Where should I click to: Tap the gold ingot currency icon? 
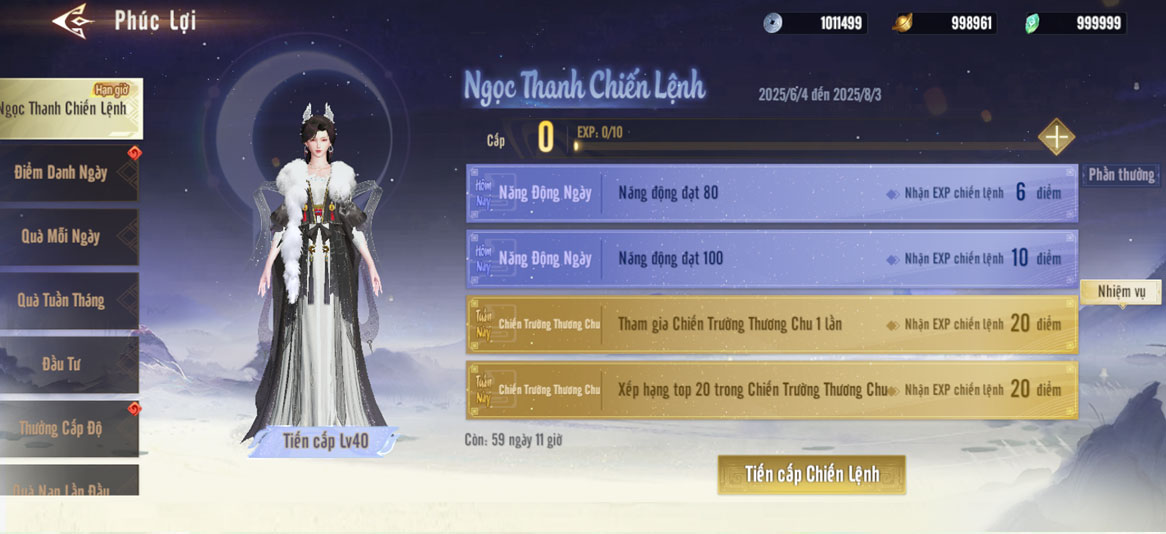(x=902, y=23)
